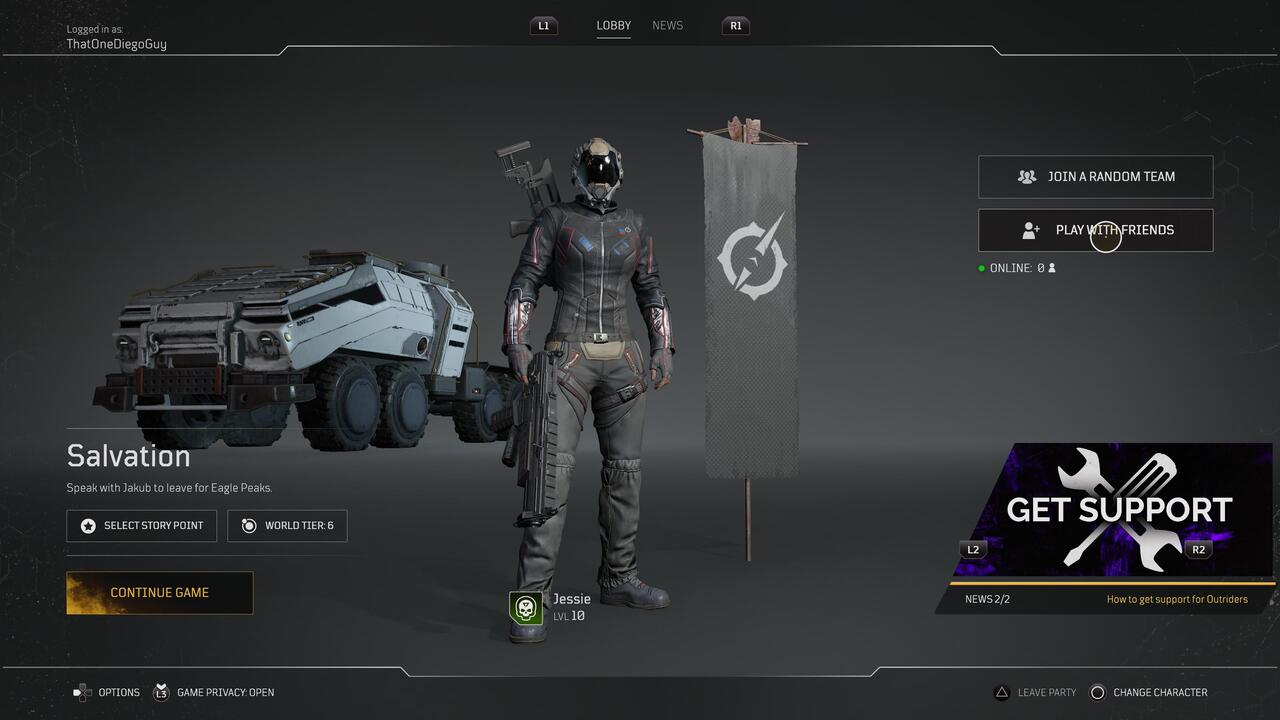Viewport: 1280px width, 720px height.
Task: Switch to the Lobby tab
Action: click(x=613, y=26)
